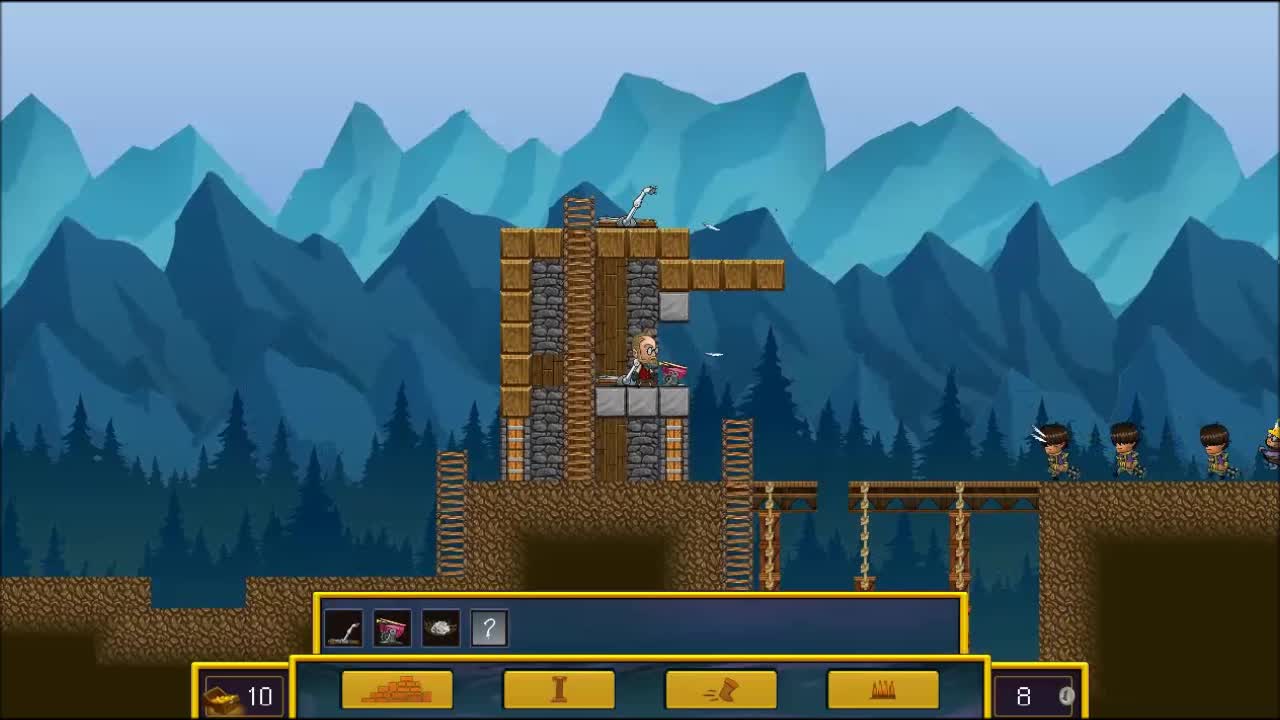This screenshot has height=720, width=1280.
Task: Click the catapult arm atop the tower
Action: coord(637,203)
